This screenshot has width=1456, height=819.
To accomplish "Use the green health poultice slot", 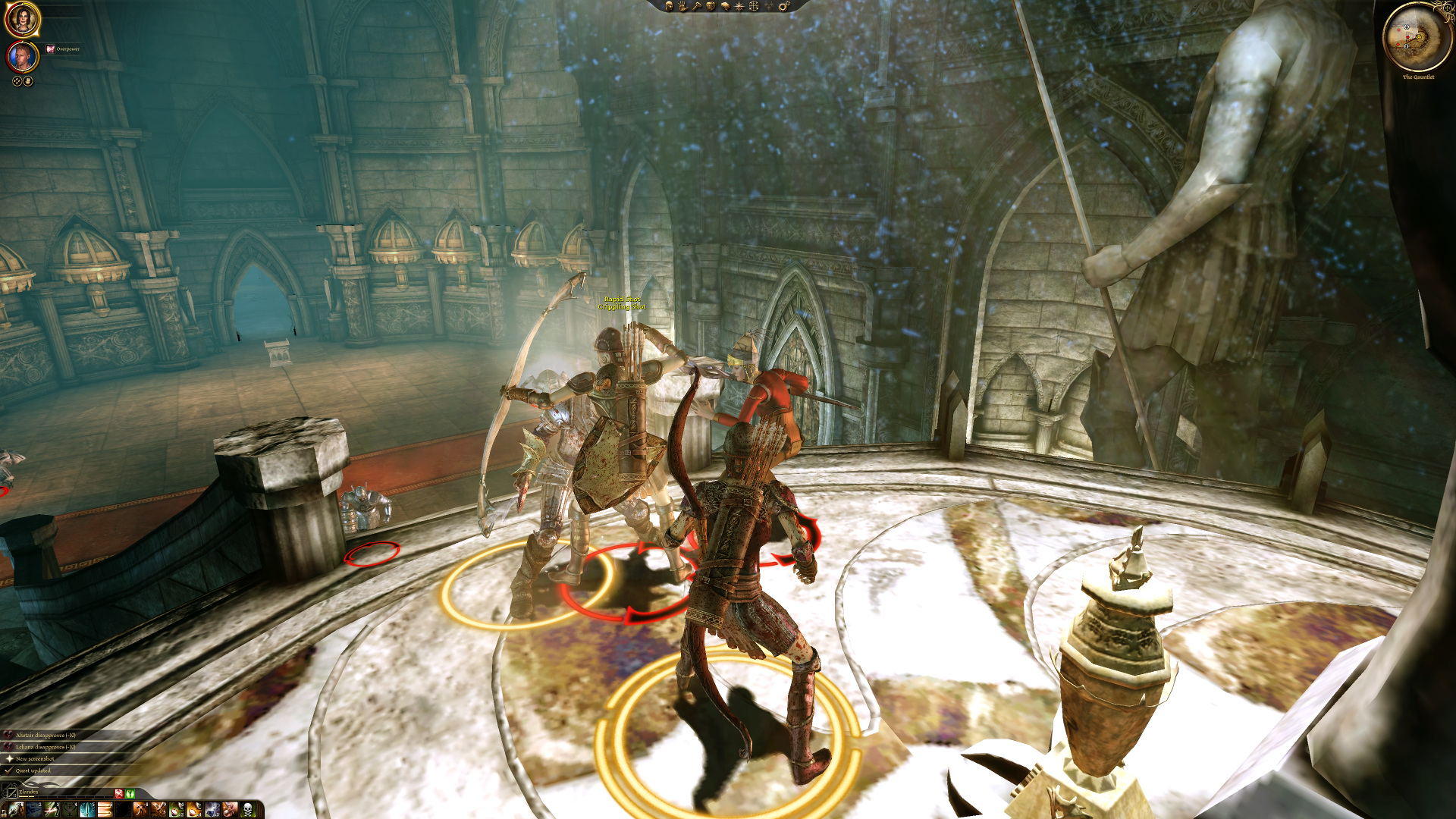I will tap(176, 810).
